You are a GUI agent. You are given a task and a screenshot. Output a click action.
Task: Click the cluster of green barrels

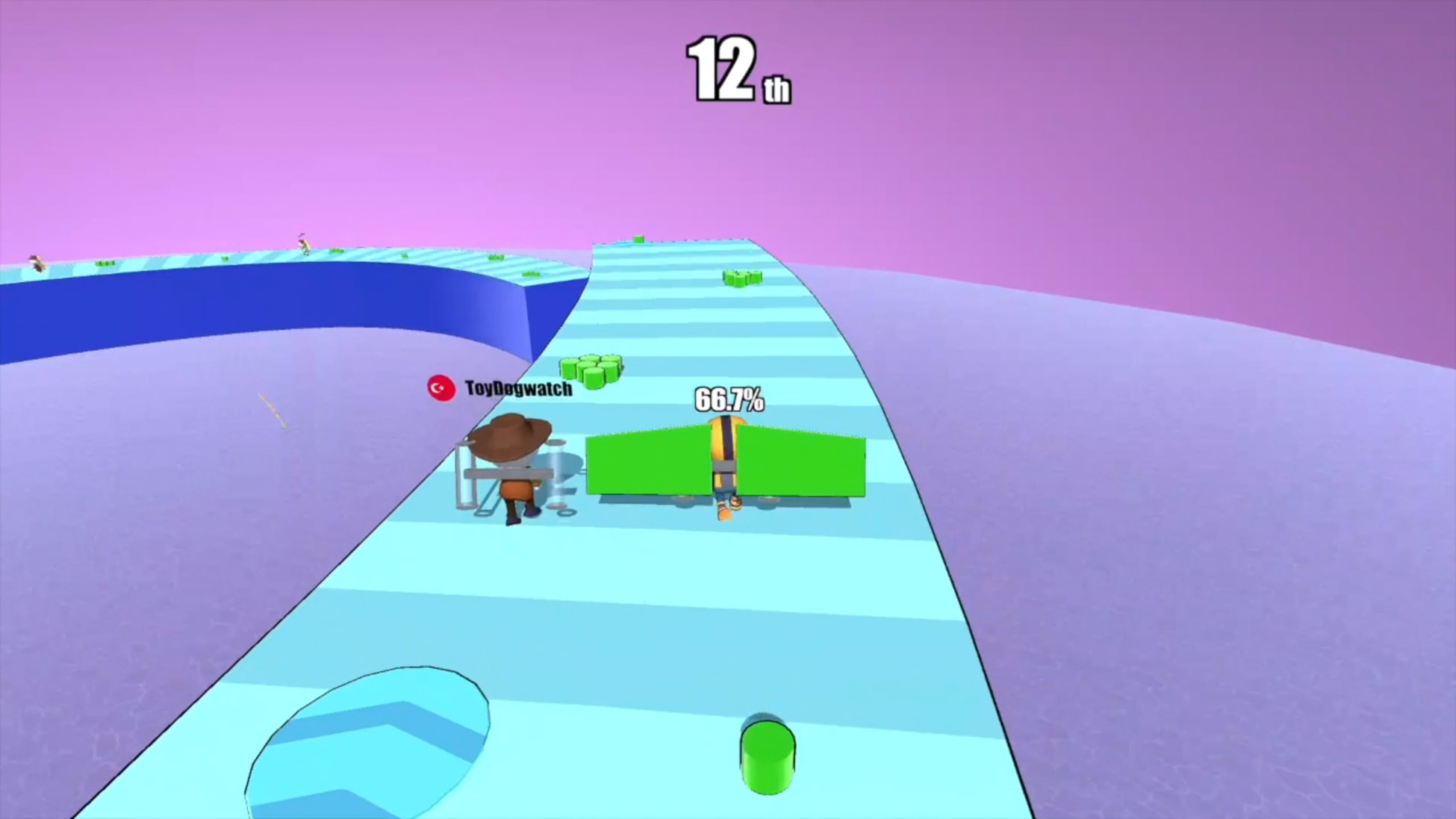click(594, 370)
